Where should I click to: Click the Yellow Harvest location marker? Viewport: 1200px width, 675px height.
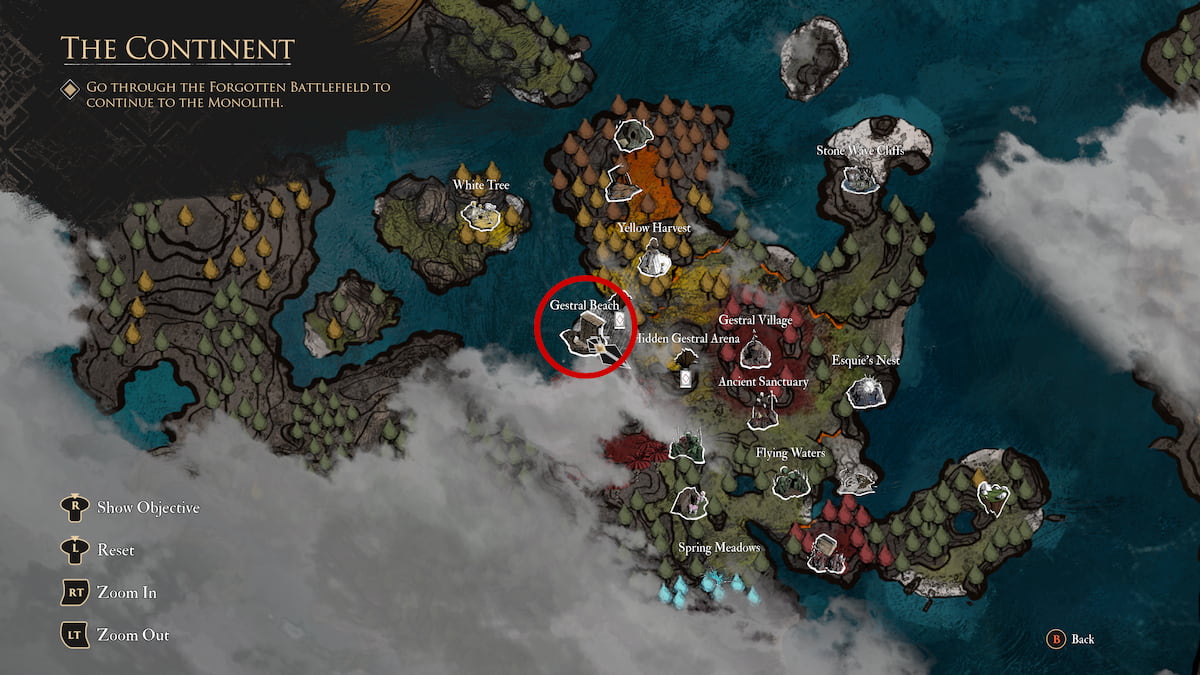pyautogui.click(x=655, y=261)
